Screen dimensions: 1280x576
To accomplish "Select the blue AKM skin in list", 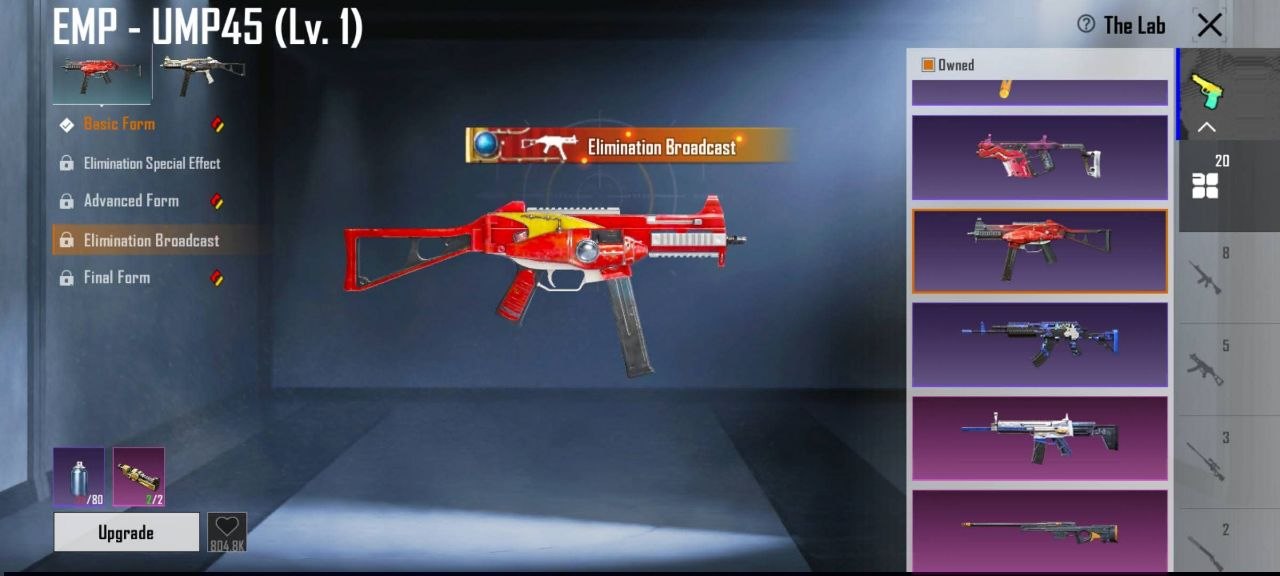I will 1039,344.
